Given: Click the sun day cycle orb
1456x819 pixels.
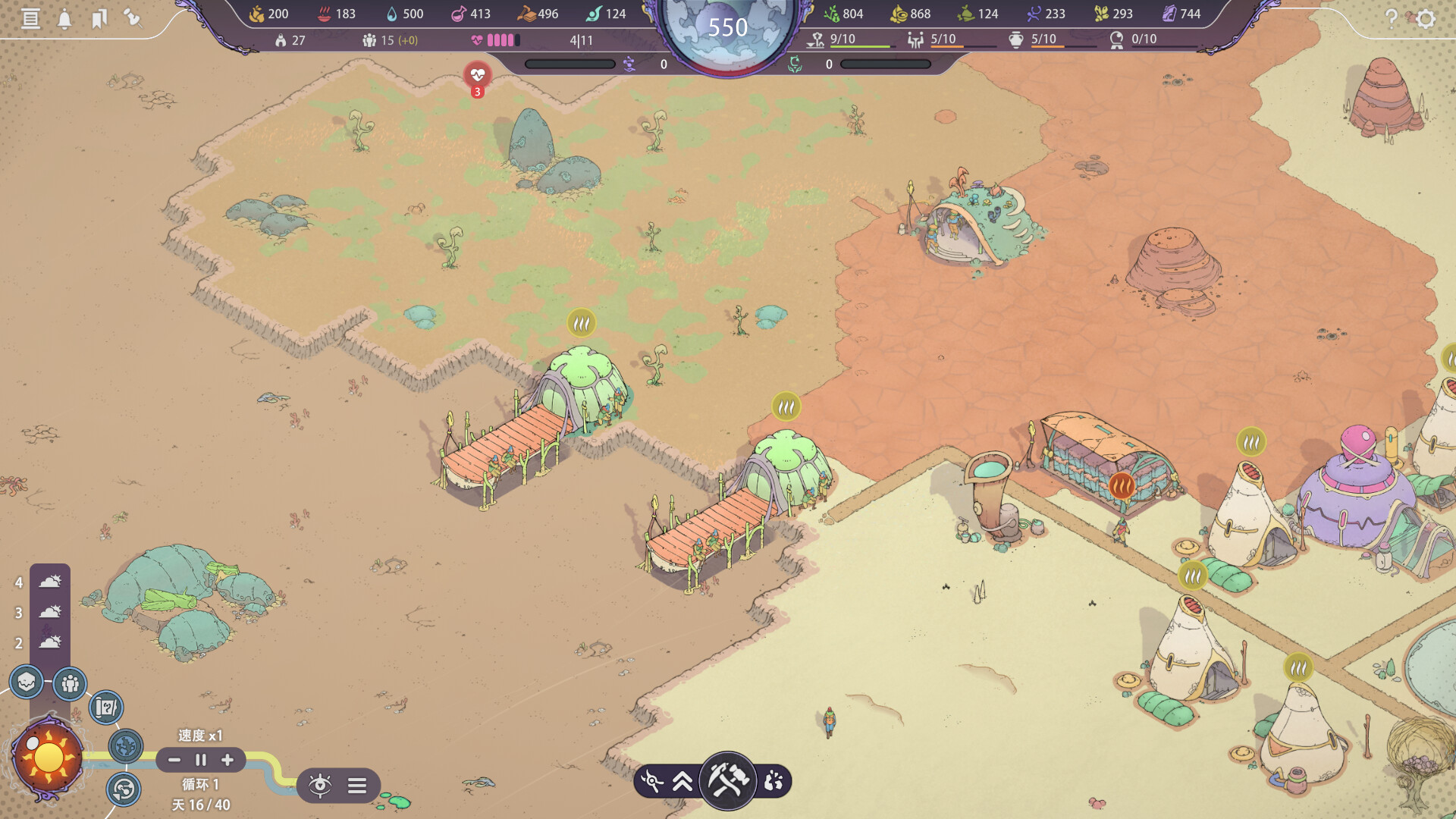Looking at the screenshot, I should click(x=49, y=757).
